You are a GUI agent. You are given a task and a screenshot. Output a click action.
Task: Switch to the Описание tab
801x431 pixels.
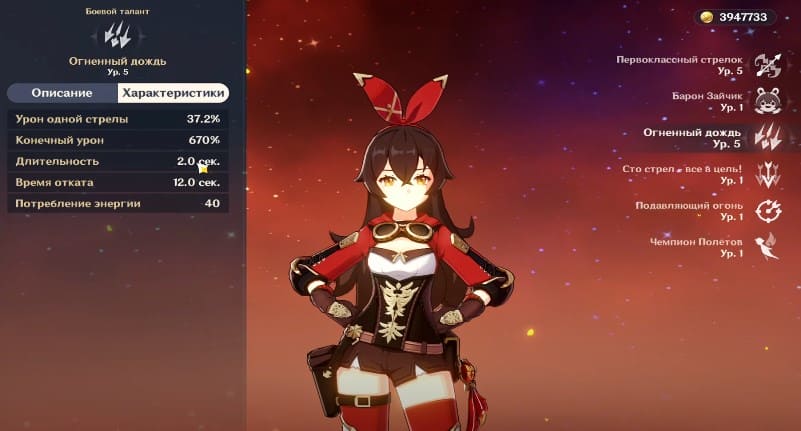62,93
